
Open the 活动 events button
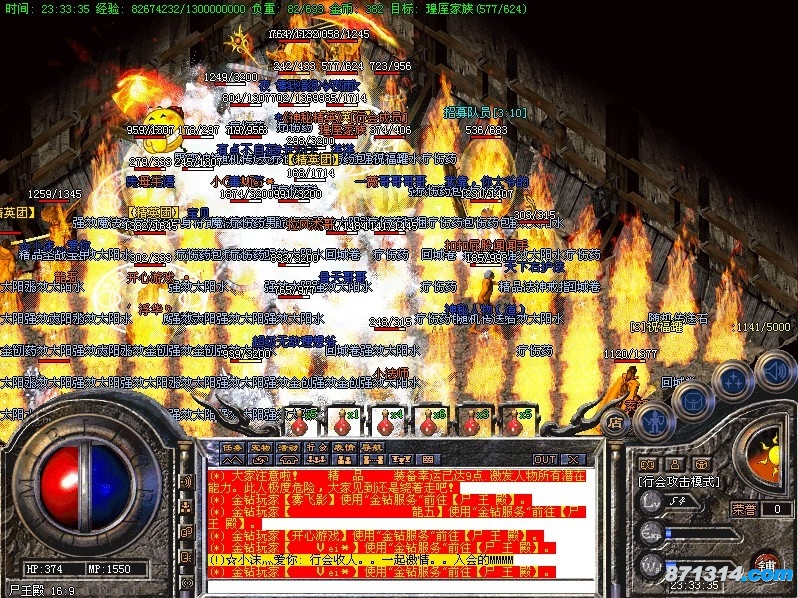coord(289,447)
